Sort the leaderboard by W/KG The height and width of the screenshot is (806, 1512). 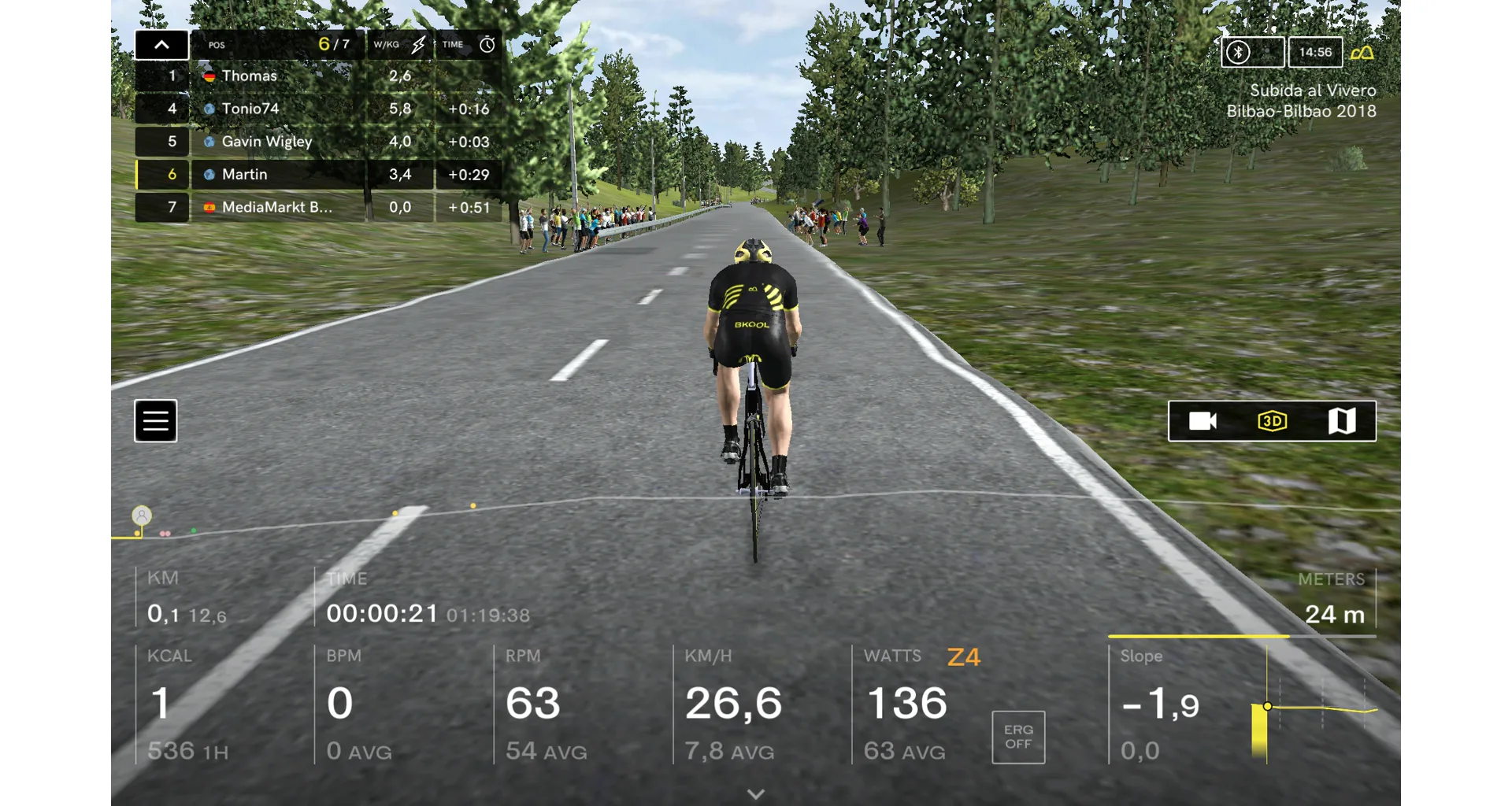(x=399, y=45)
